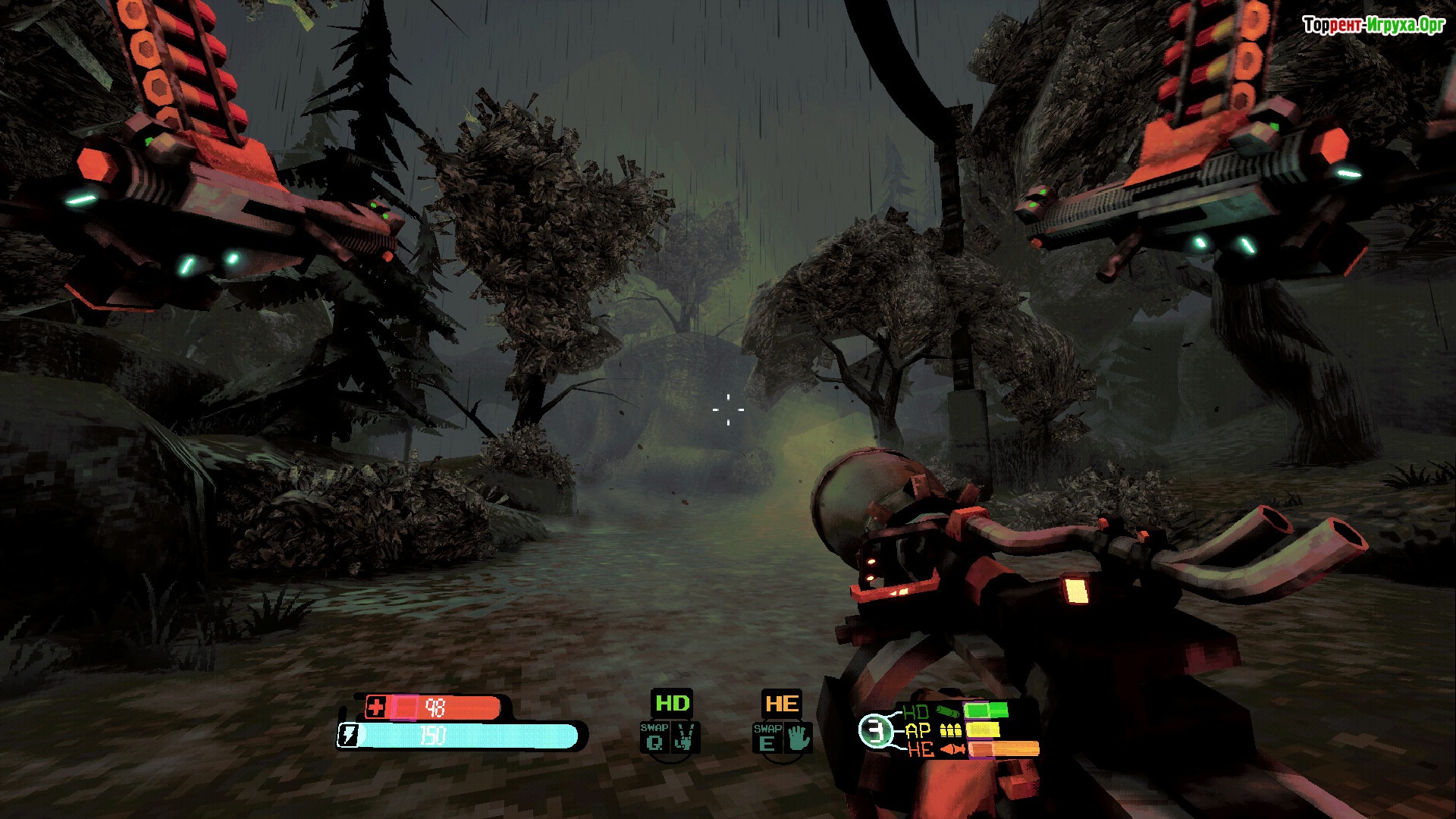Choose the orange HE ammo type row
The width and height of the screenshot is (1456, 819).
coord(971,749)
